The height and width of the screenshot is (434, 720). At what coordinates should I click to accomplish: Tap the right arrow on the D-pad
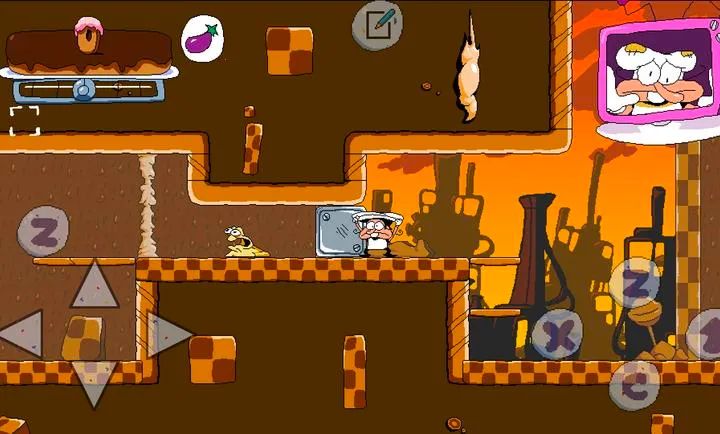coord(167,334)
